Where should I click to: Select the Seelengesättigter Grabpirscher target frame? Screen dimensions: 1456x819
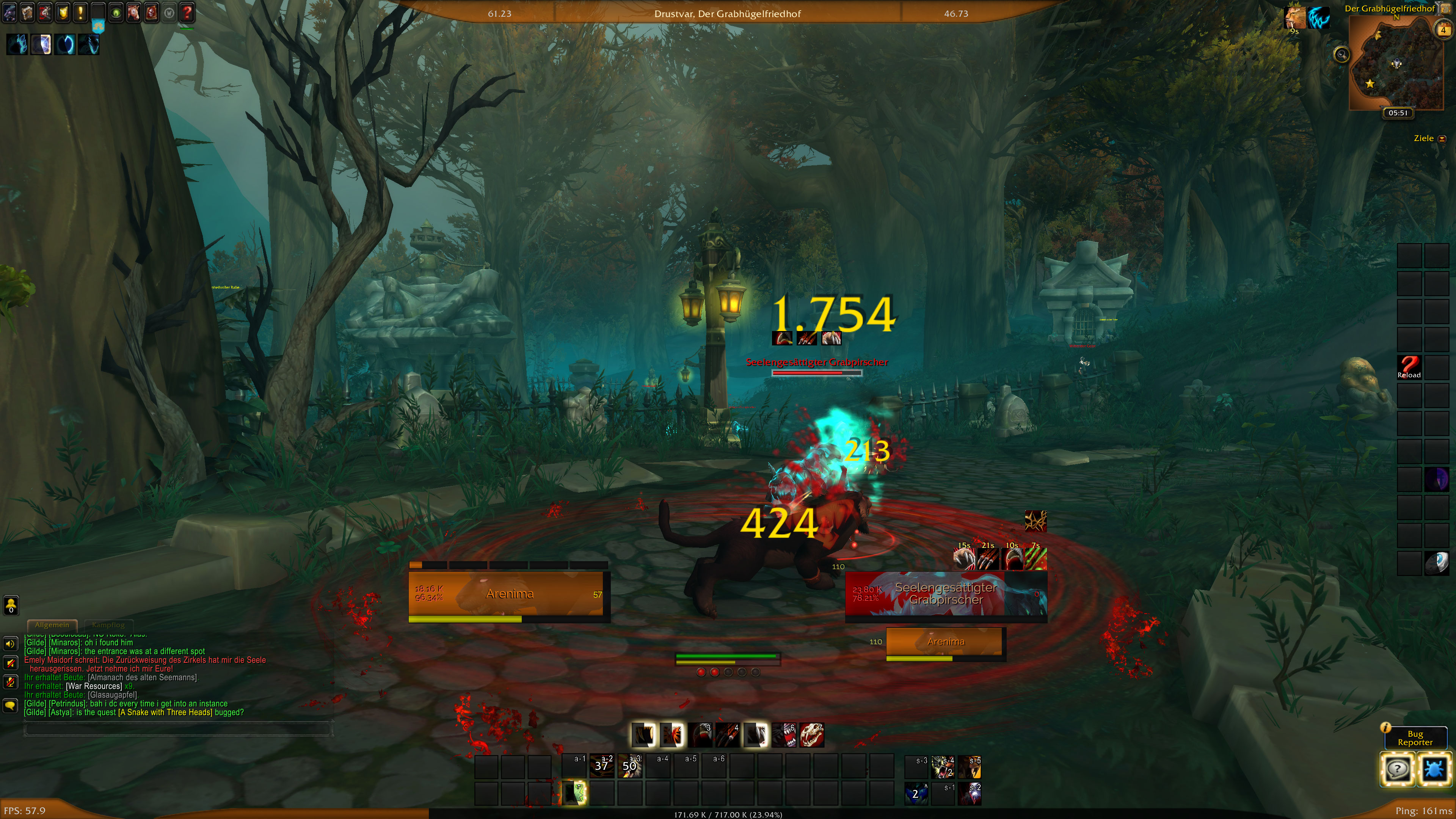[946, 594]
